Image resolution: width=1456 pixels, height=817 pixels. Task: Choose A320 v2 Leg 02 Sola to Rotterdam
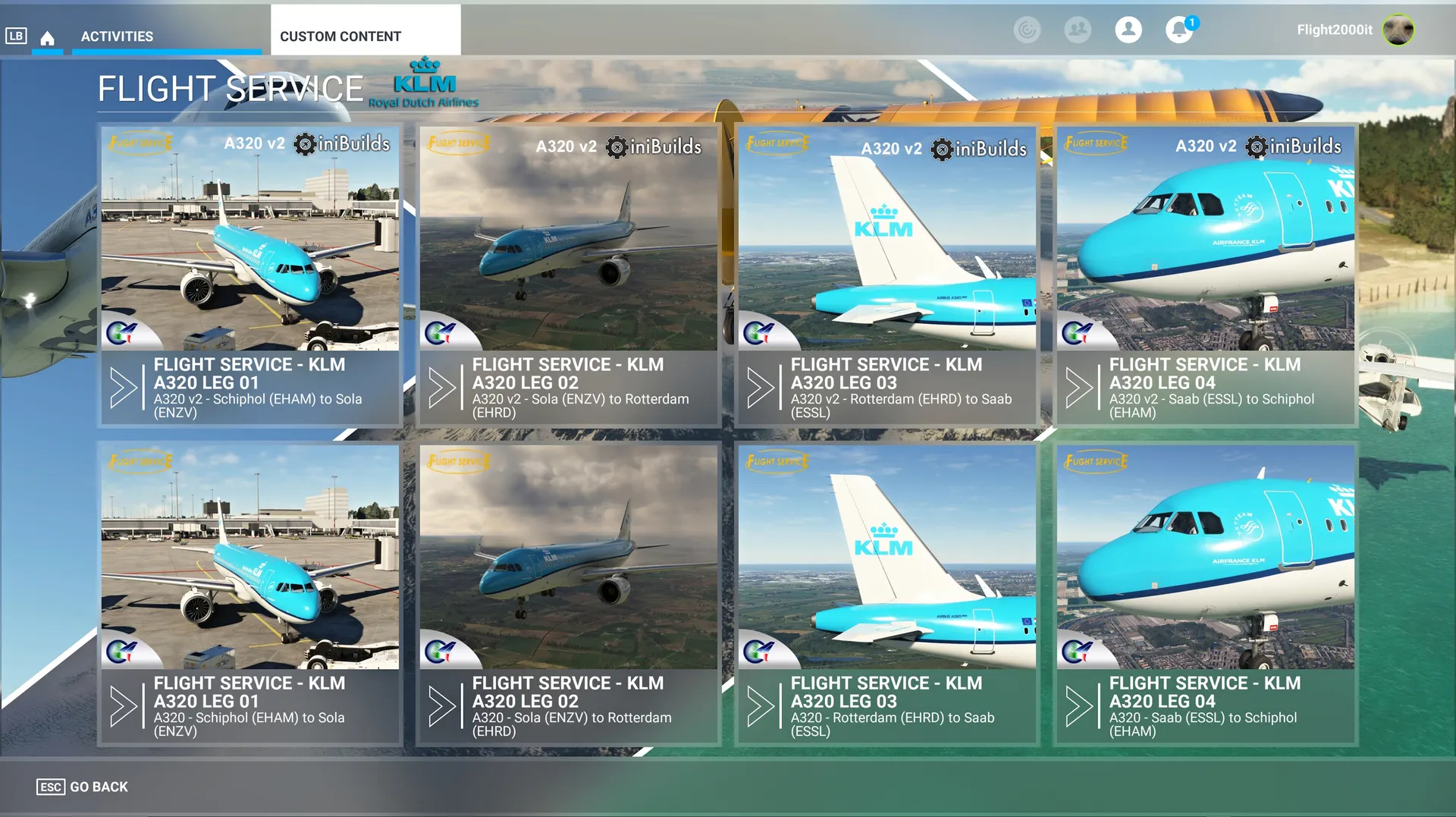click(569, 275)
